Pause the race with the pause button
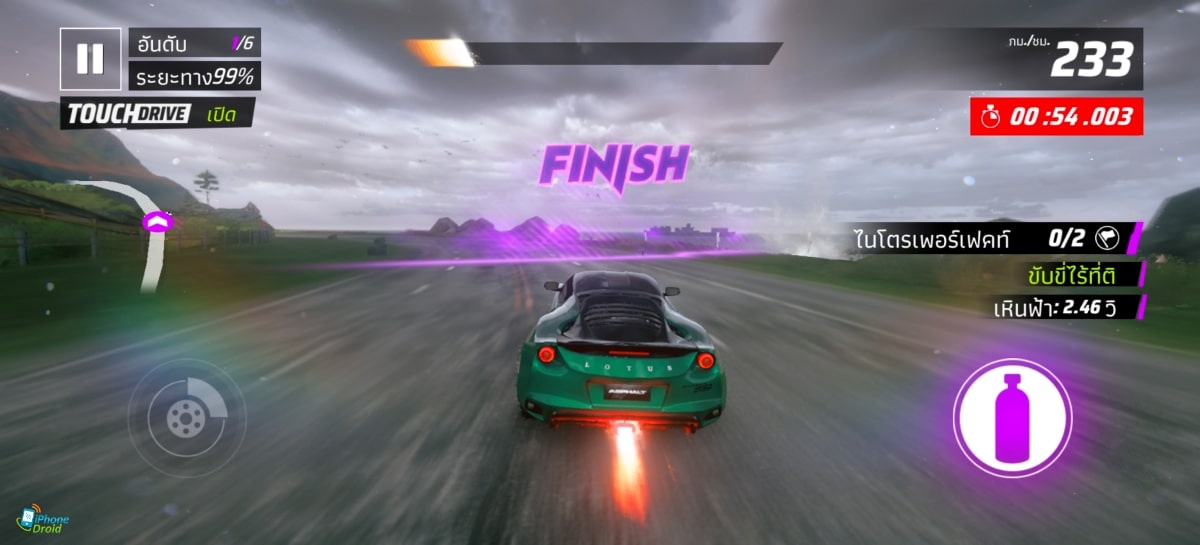 90,59
